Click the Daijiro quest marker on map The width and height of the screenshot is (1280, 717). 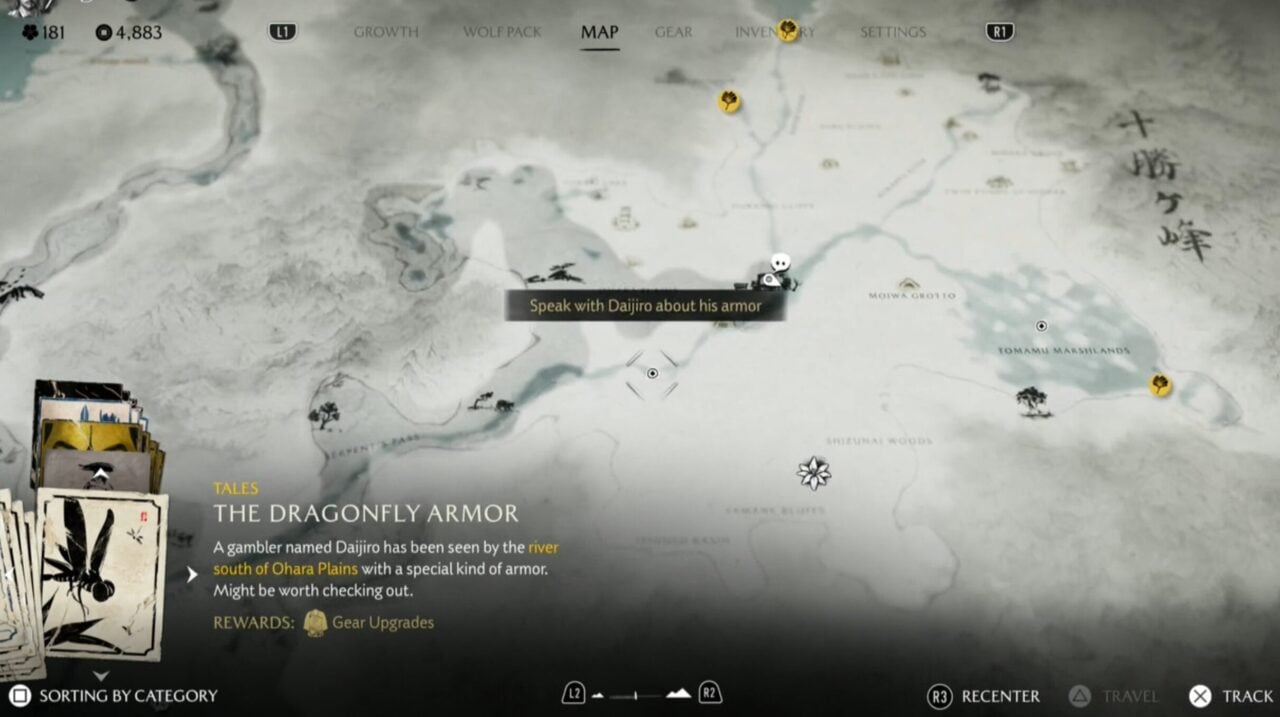779,270
